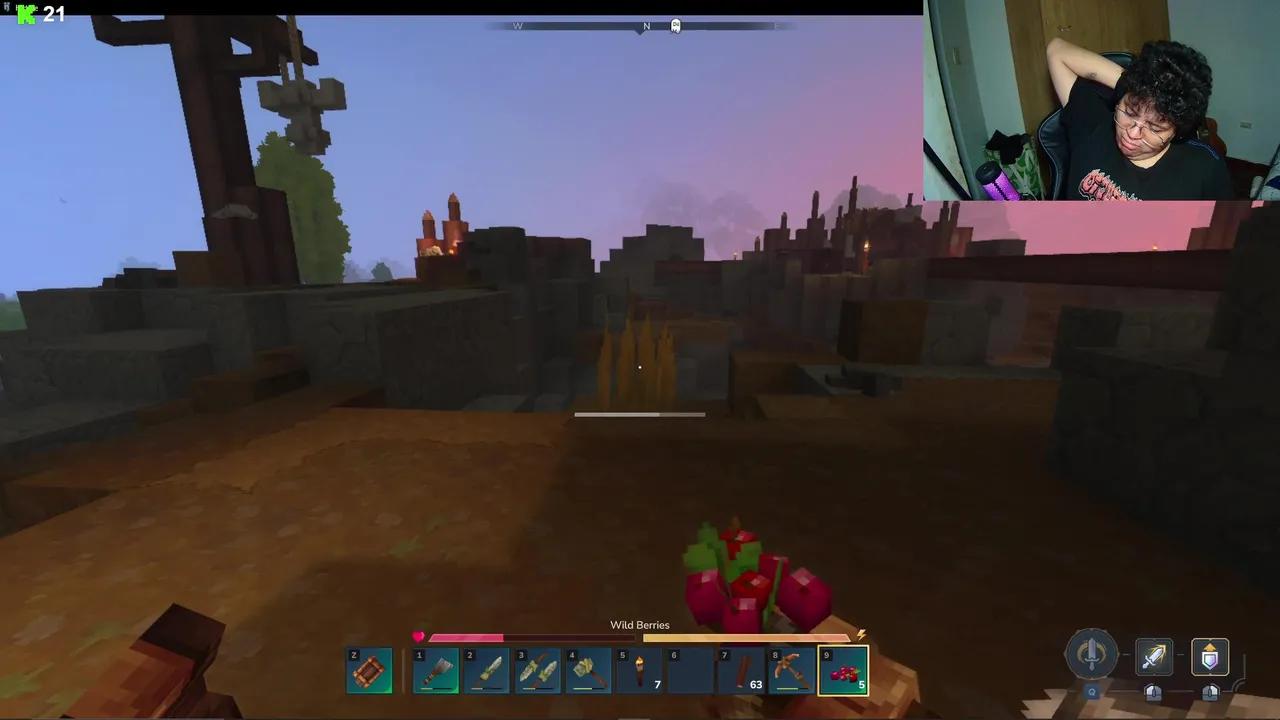The height and width of the screenshot is (720, 1280).
Task: Click the sword attack ability icon
Action: 1153,656
